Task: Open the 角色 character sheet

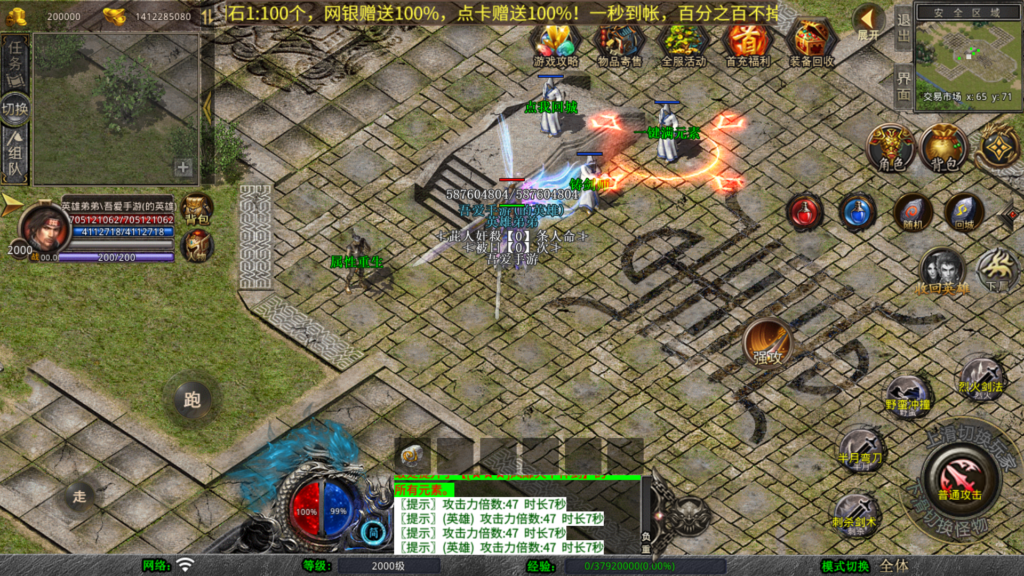Action: click(x=889, y=146)
